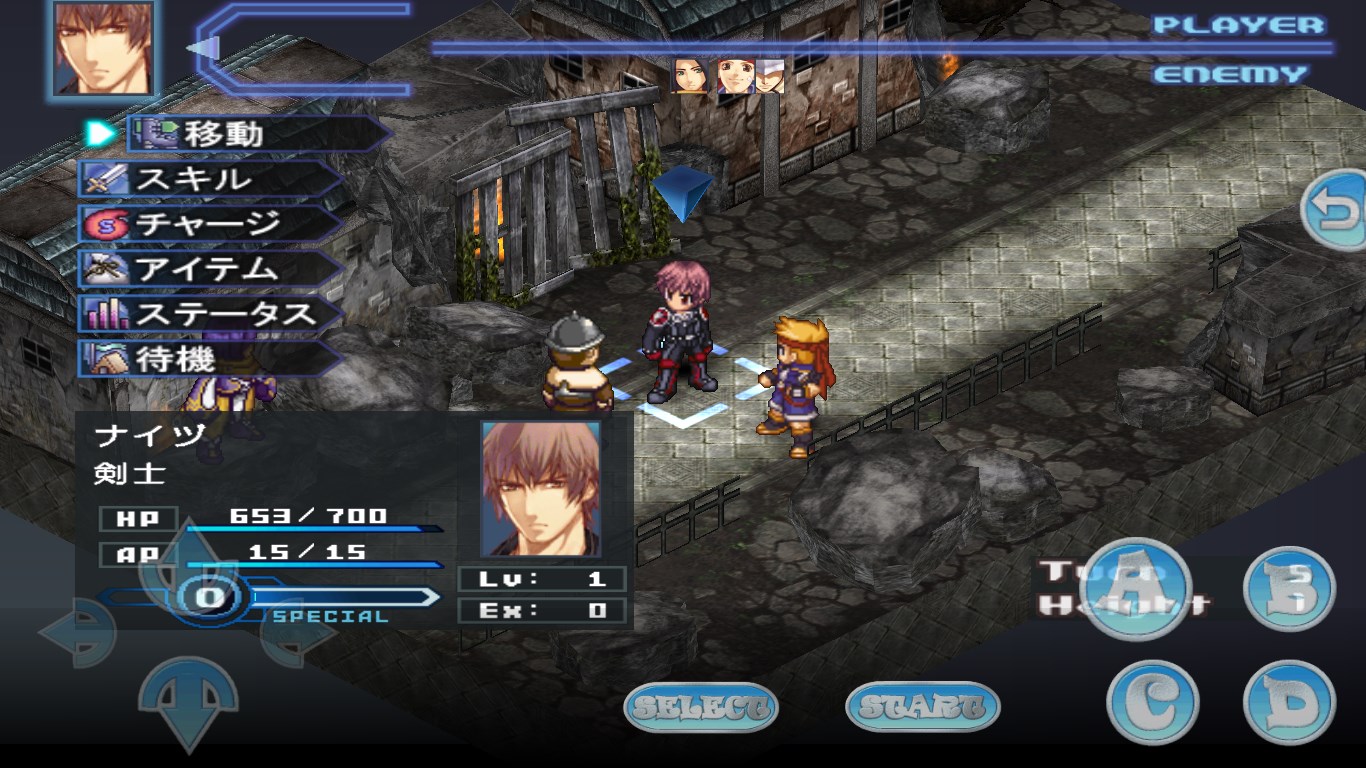
Task: Tap the virtual d-pad left arrow
Action: coord(78,632)
